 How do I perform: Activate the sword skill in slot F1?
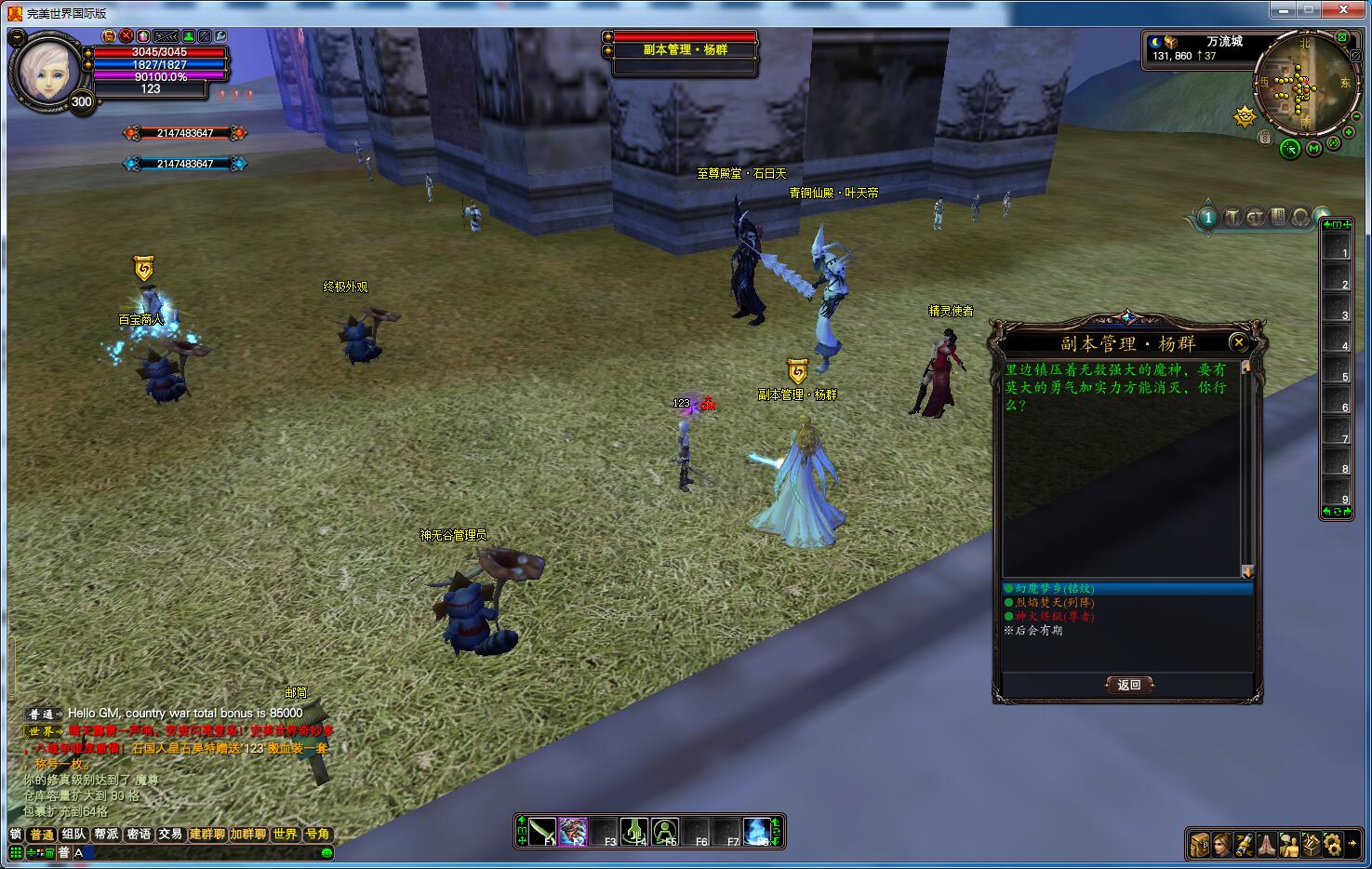click(x=542, y=831)
